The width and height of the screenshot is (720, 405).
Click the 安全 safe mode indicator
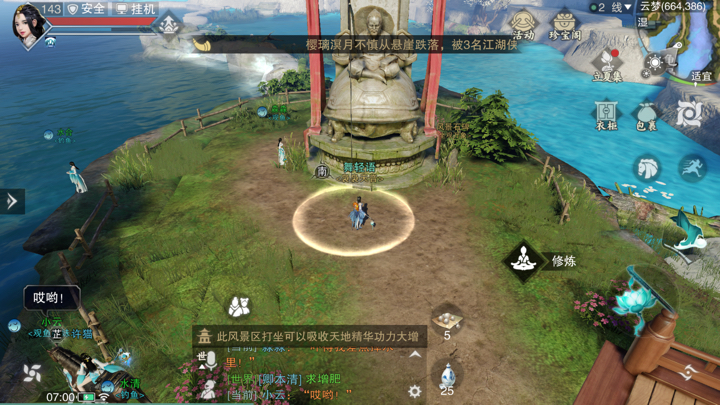click(x=86, y=9)
